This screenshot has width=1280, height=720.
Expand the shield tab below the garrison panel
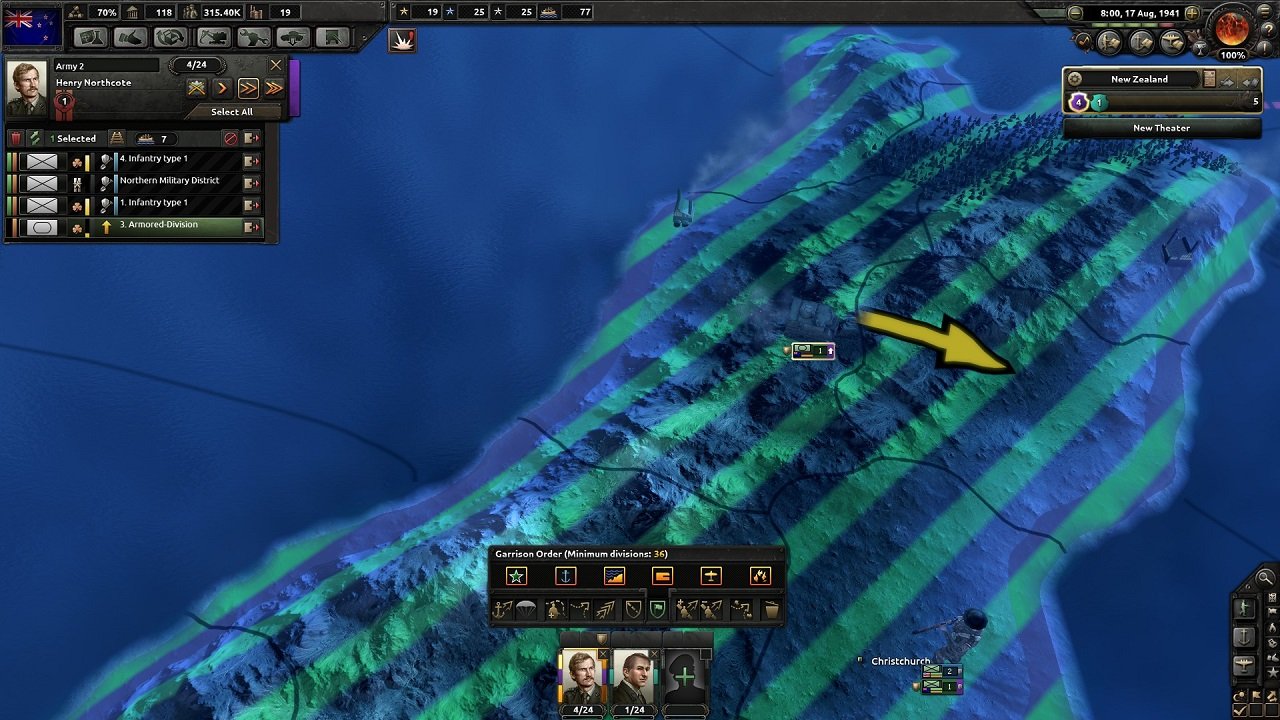point(602,638)
